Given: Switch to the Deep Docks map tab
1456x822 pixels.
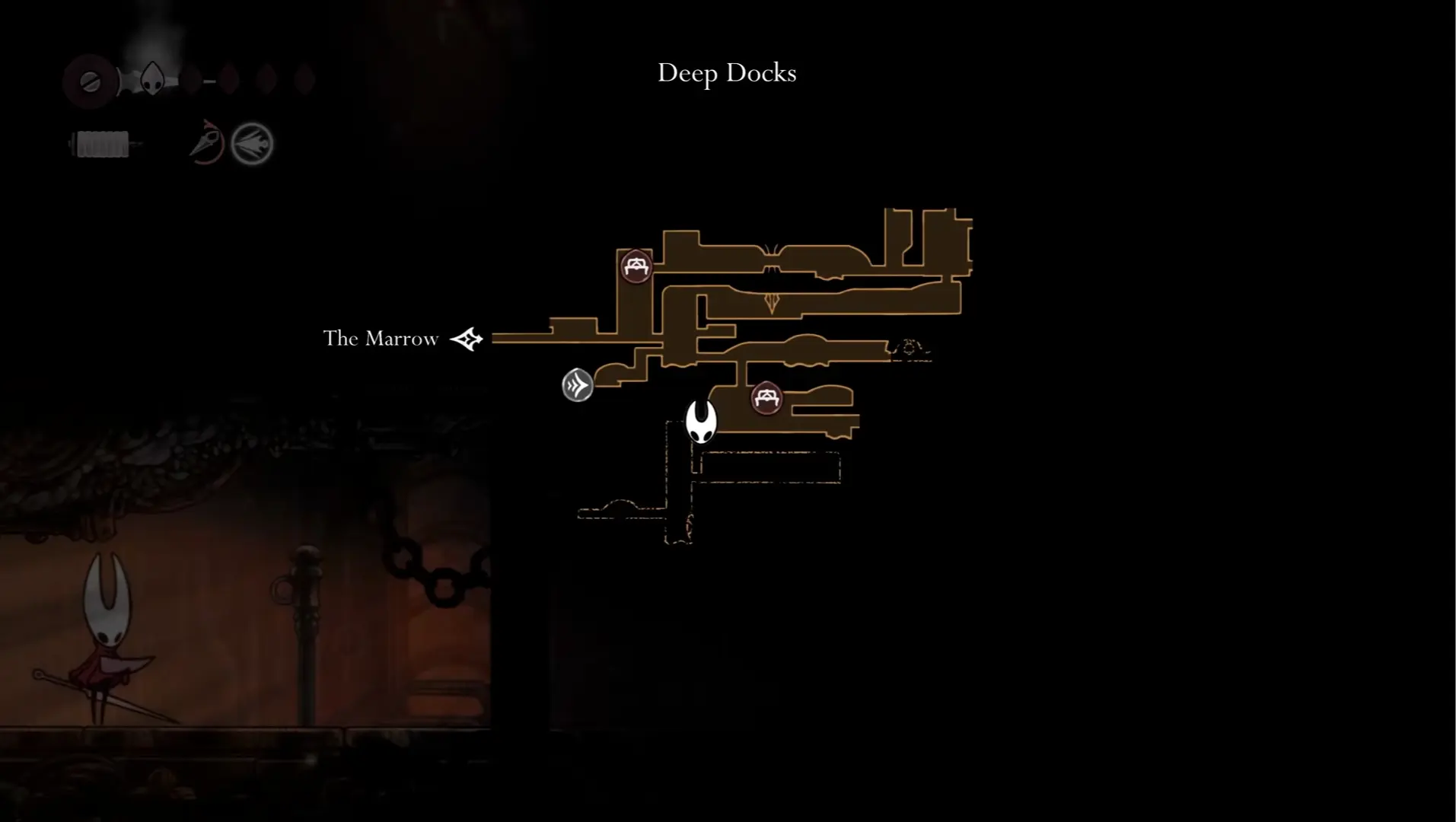Looking at the screenshot, I should 726,72.
